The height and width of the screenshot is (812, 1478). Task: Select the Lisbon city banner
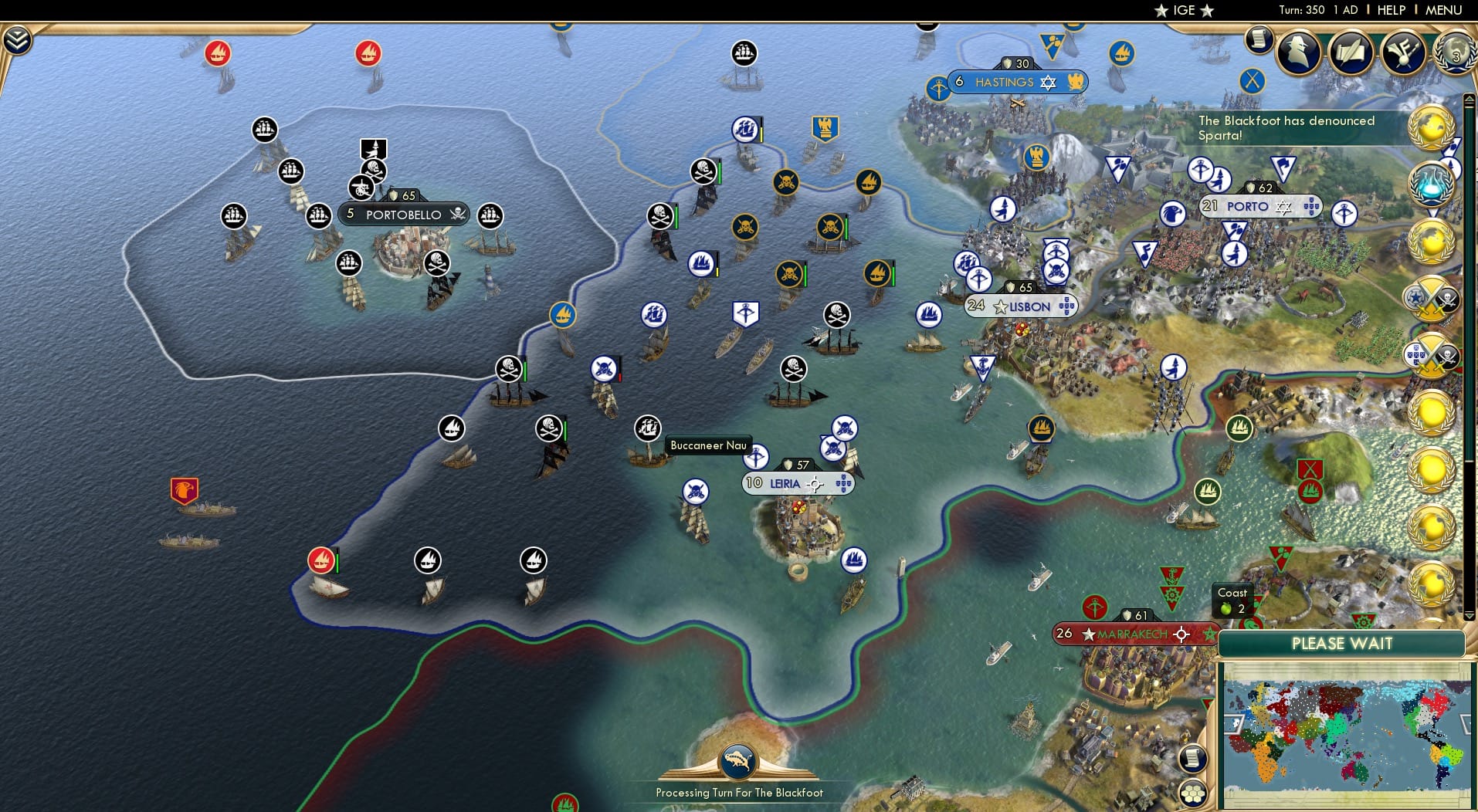click(x=1022, y=306)
